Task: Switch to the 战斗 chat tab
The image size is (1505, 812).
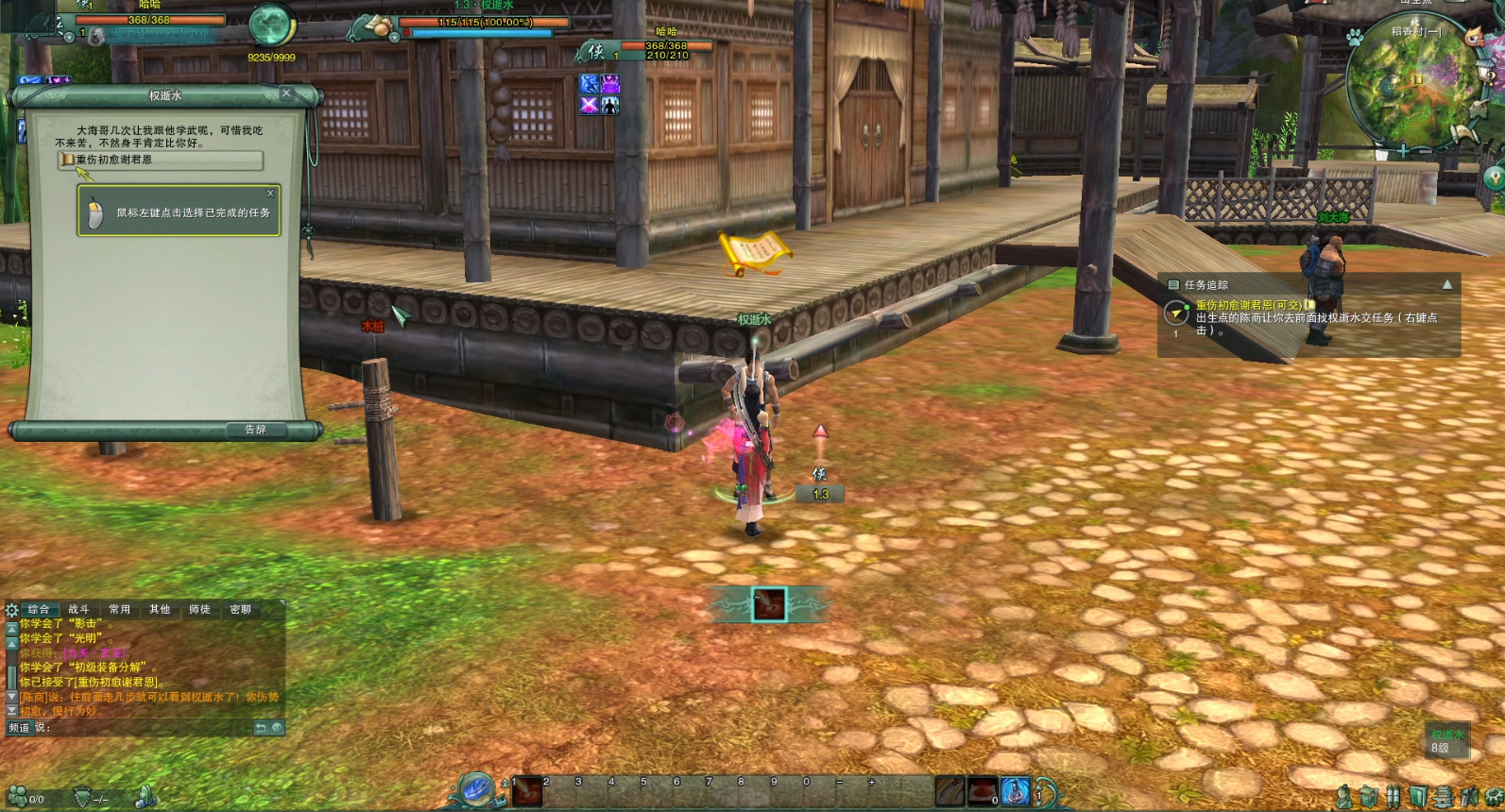Action: pos(78,610)
